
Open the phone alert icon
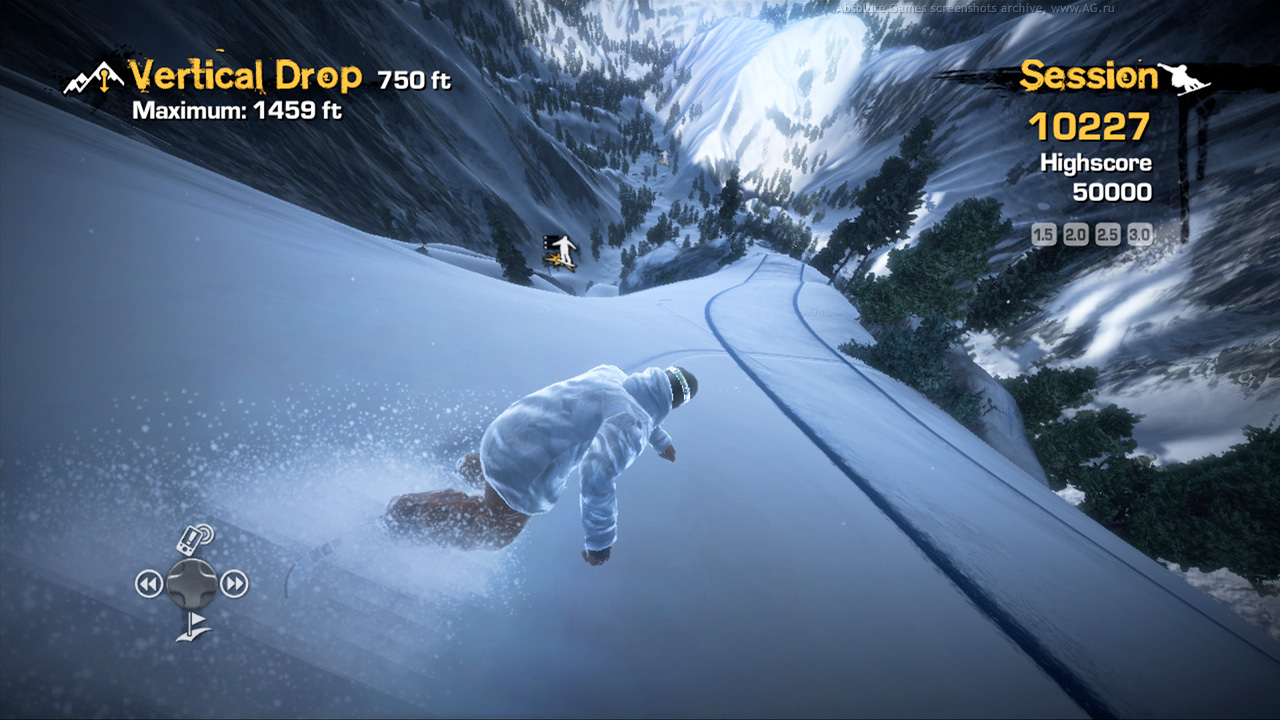(x=194, y=539)
